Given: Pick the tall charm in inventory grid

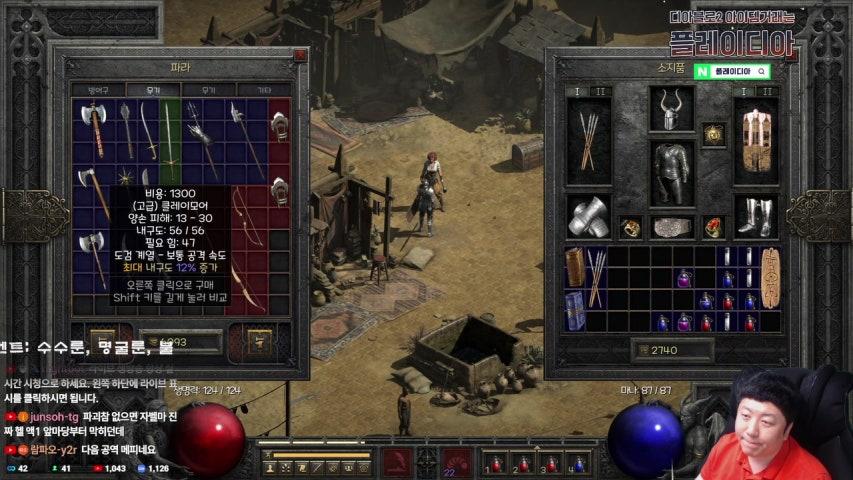Looking at the screenshot, I should 771,277.
